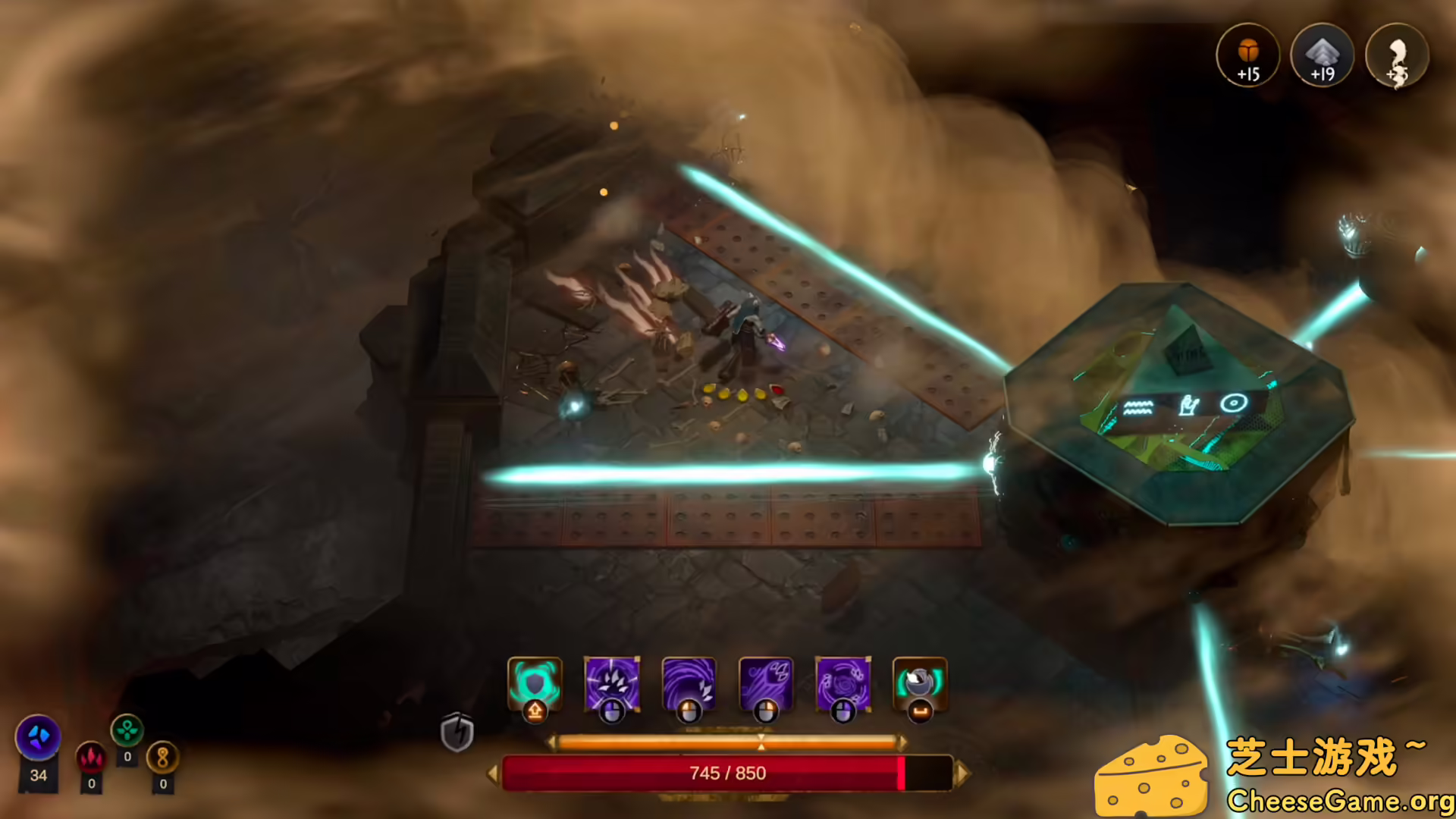Use the purple claw burst ability
Screen dimensions: 1456x819
point(612,683)
